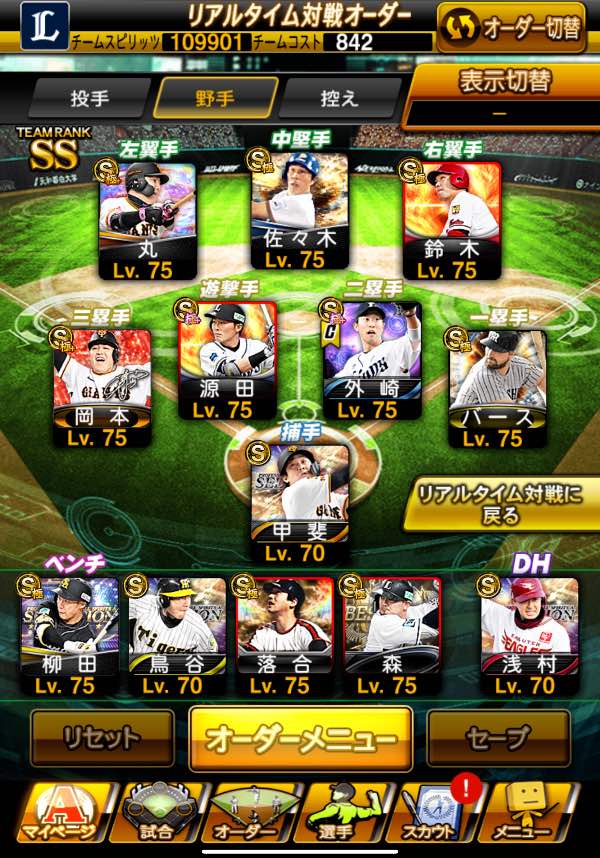600x858 pixels.
Task: Open the 控え tab
Action: pyautogui.click(x=339, y=99)
